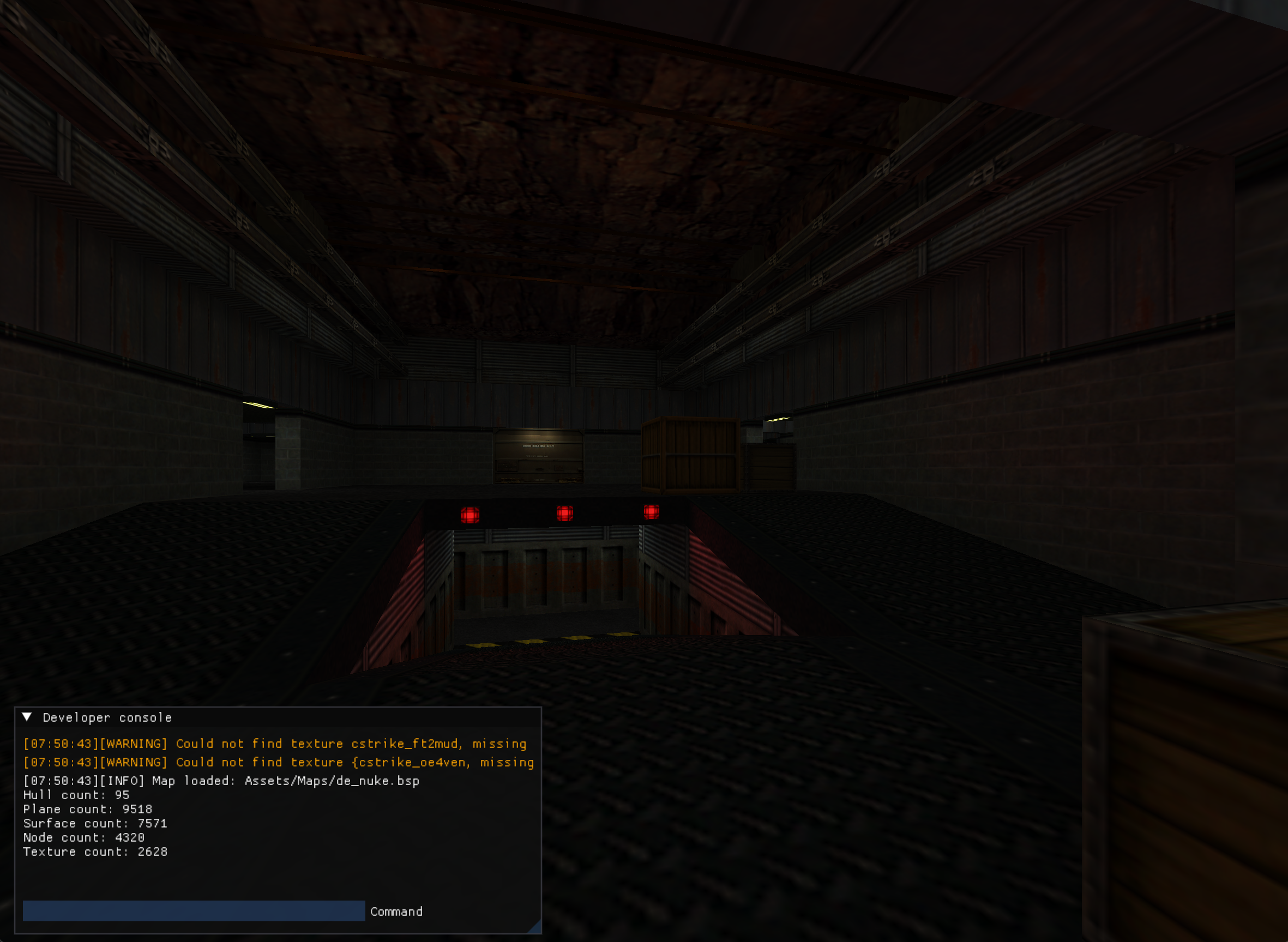The width and height of the screenshot is (1288, 942).
Task: Collapse the Developer console disclosure triangle
Action: [27, 718]
